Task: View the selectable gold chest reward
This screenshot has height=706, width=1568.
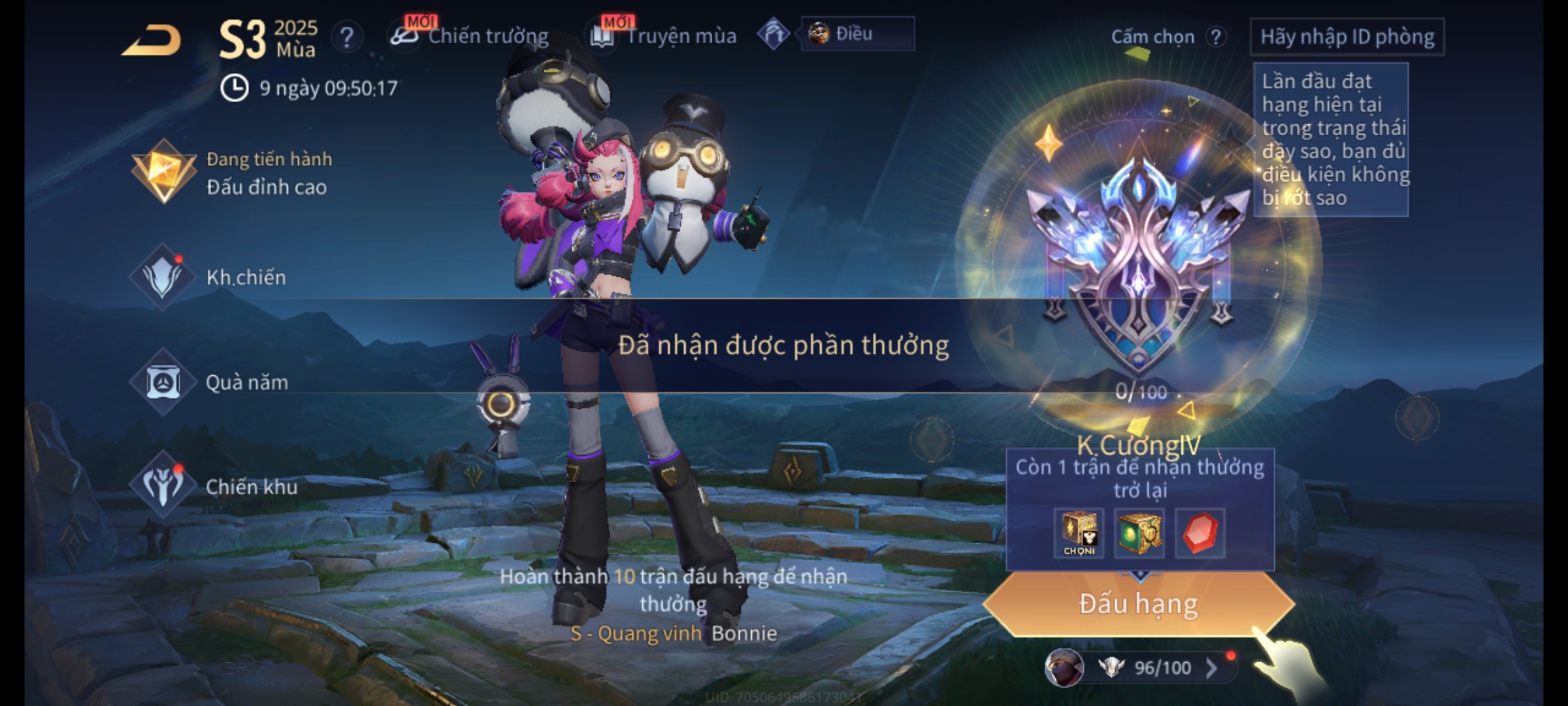Action: (1079, 533)
